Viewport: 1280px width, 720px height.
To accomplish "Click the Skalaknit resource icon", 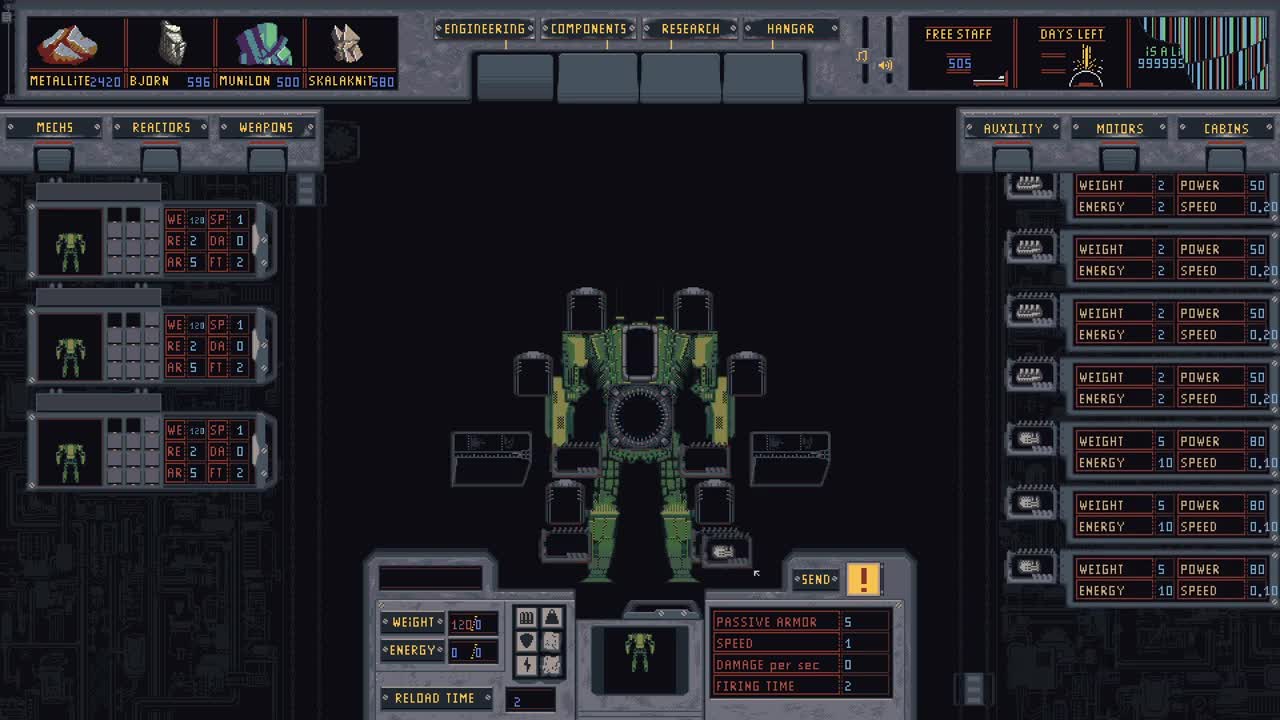I will point(346,45).
